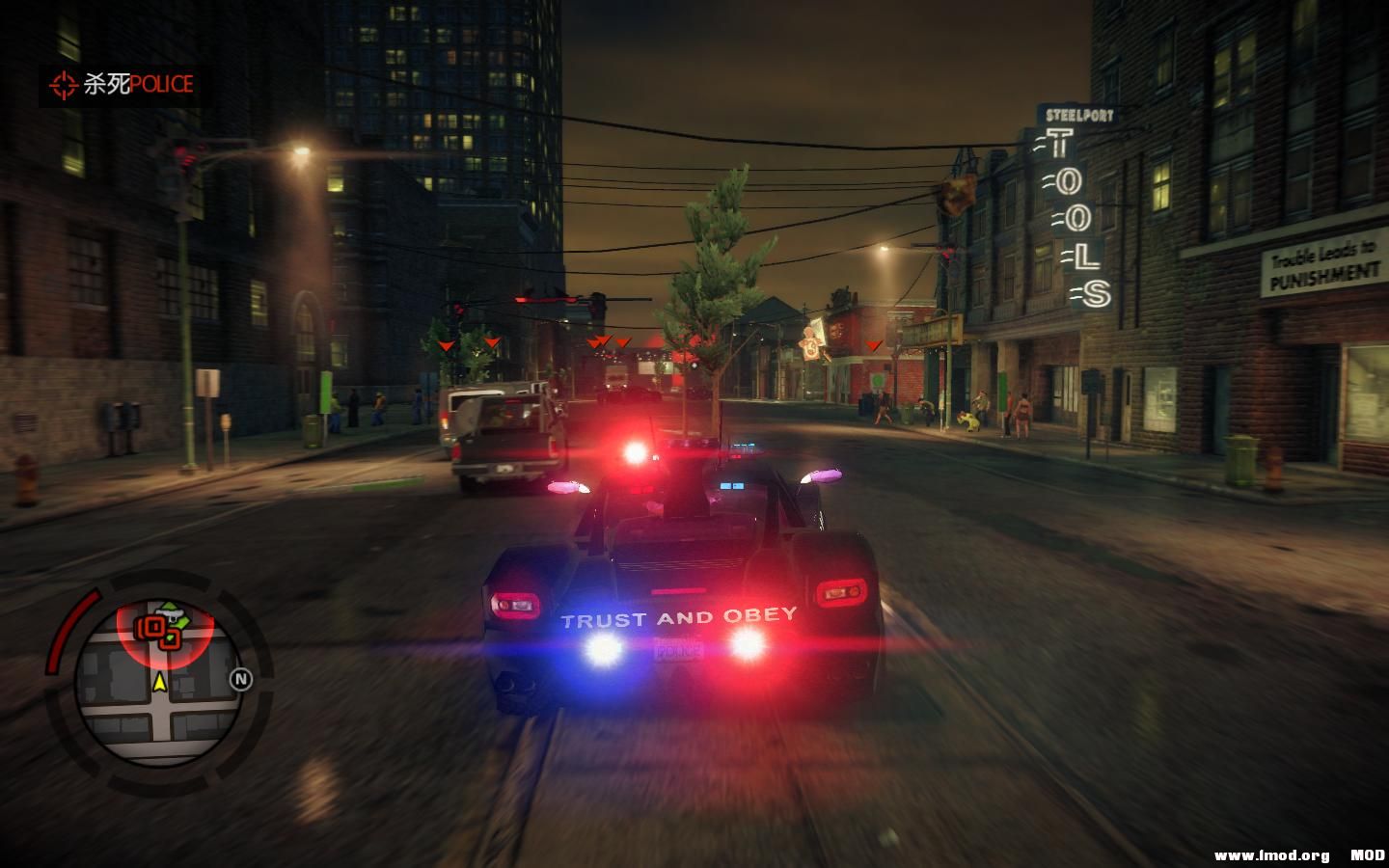Click the red crosshair icon beside 杀死POLICE objective
The height and width of the screenshot is (868, 1389).
coord(63,85)
